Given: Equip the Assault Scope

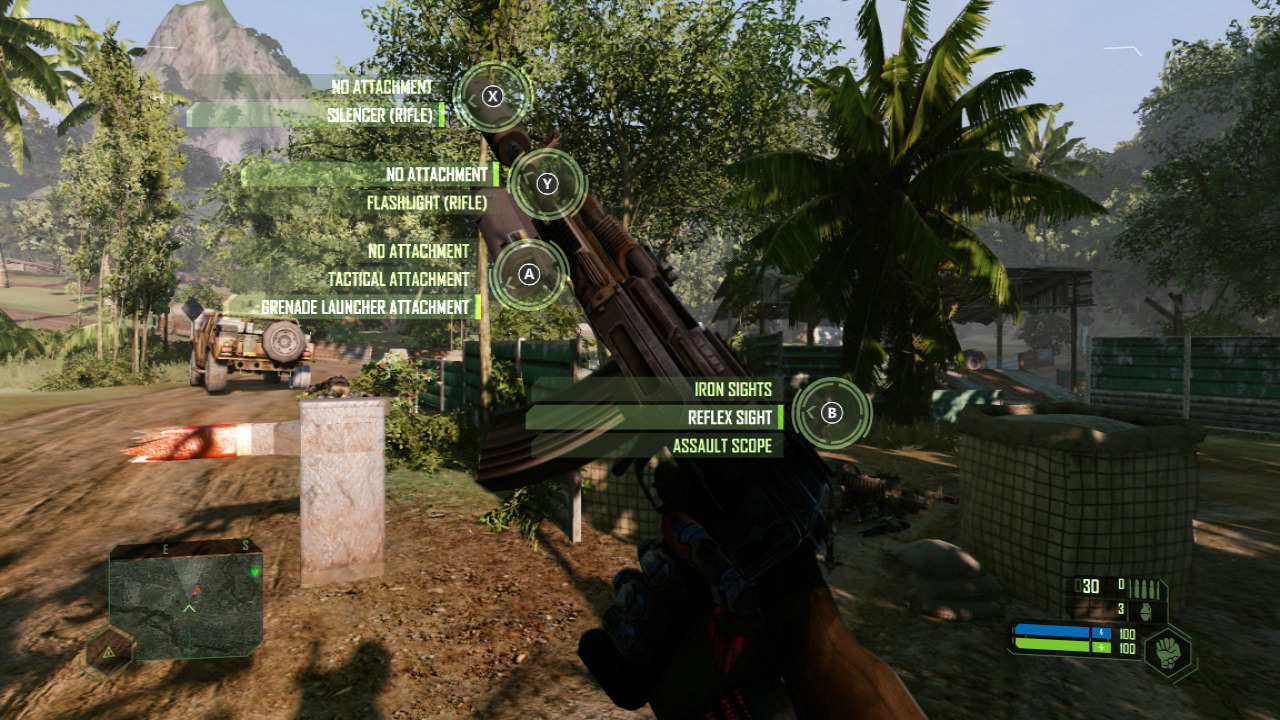Looking at the screenshot, I should 722,446.
